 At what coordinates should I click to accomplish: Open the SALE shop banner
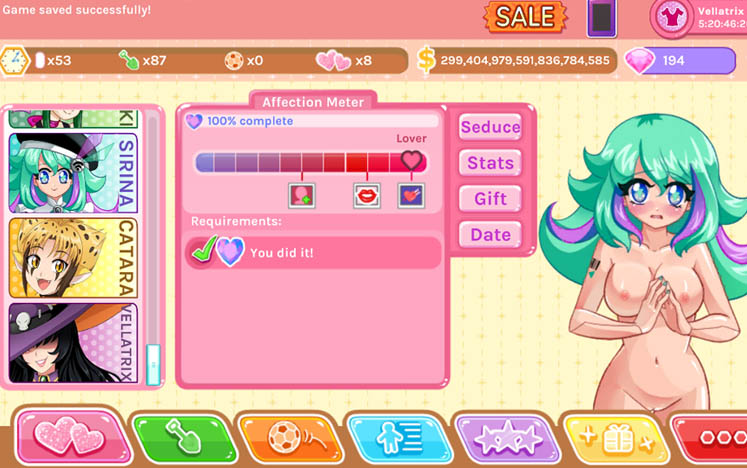coord(525,16)
